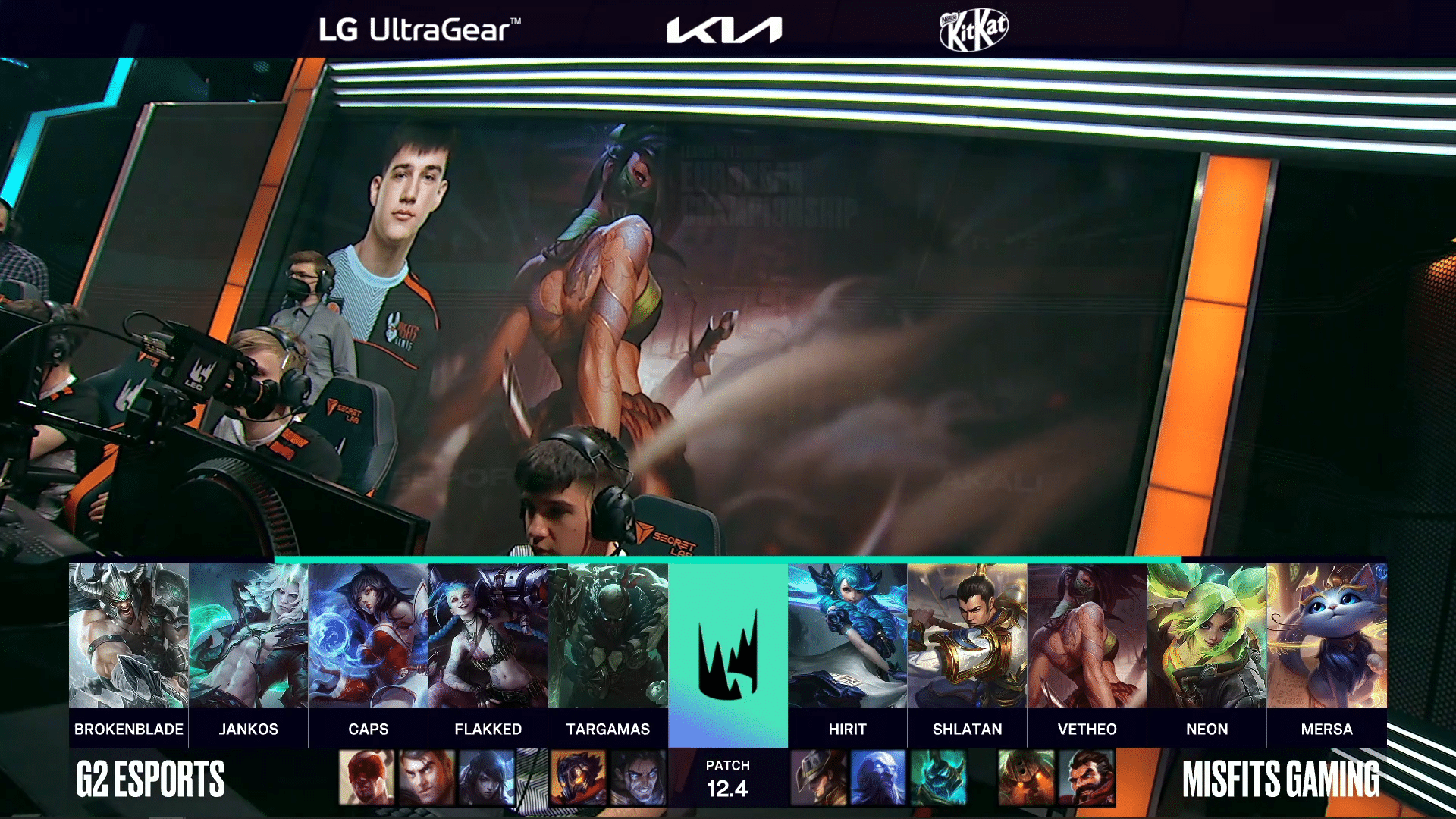Viewport: 1456px width, 819px height.
Task: Select the Jayce ban icon
Action: click(x=427, y=777)
